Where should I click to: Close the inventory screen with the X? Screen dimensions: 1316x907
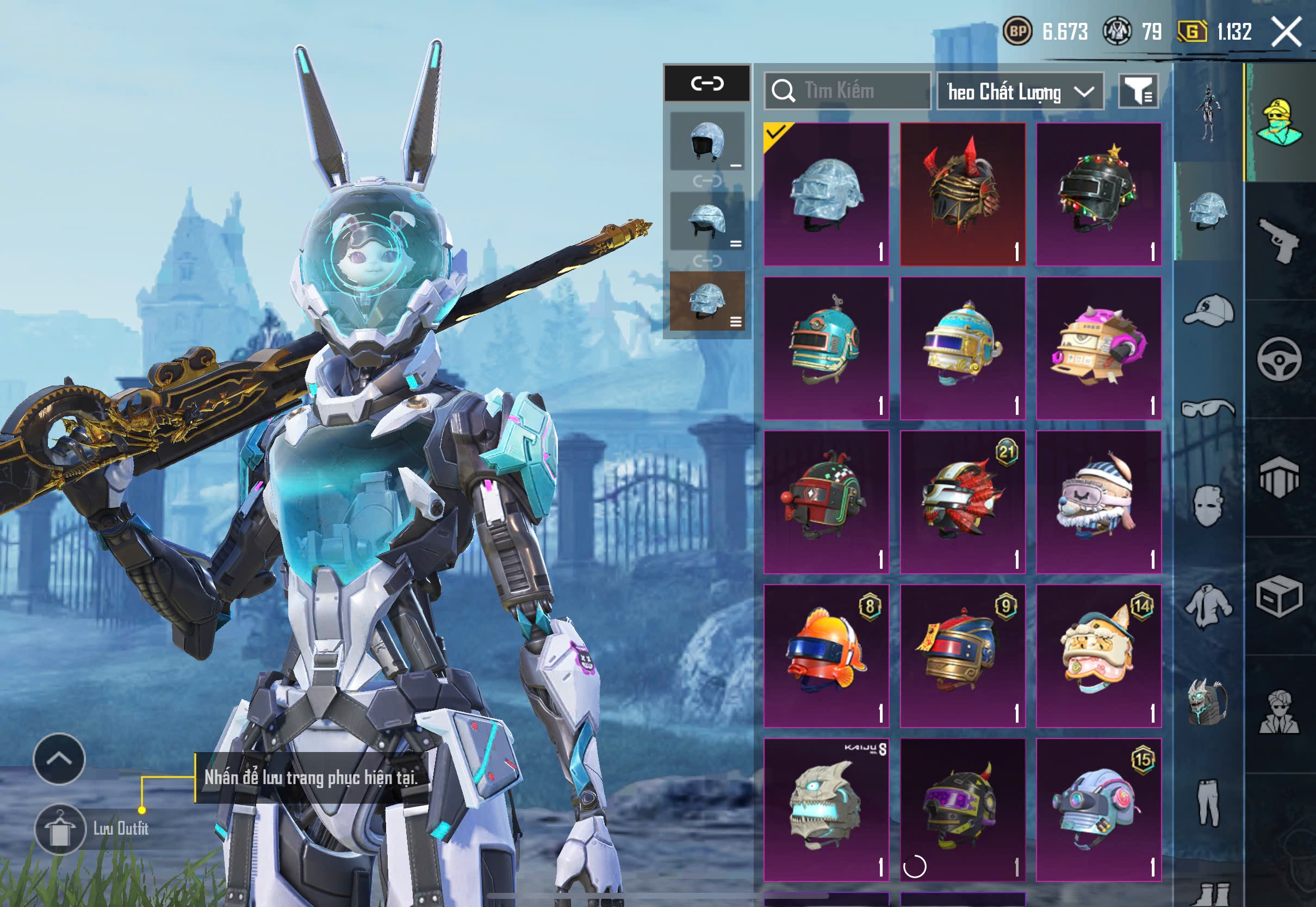coord(1287,32)
